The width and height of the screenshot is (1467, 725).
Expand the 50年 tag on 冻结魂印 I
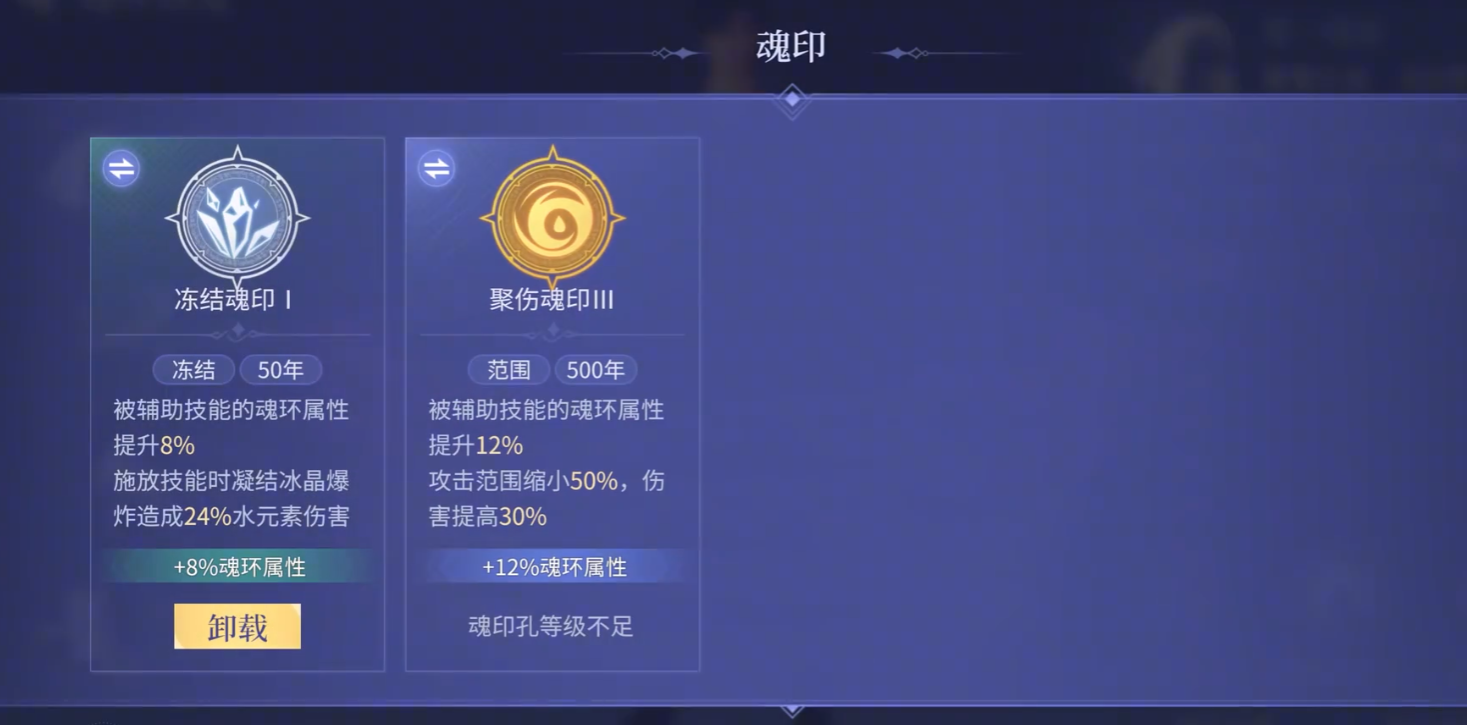coord(281,369)
